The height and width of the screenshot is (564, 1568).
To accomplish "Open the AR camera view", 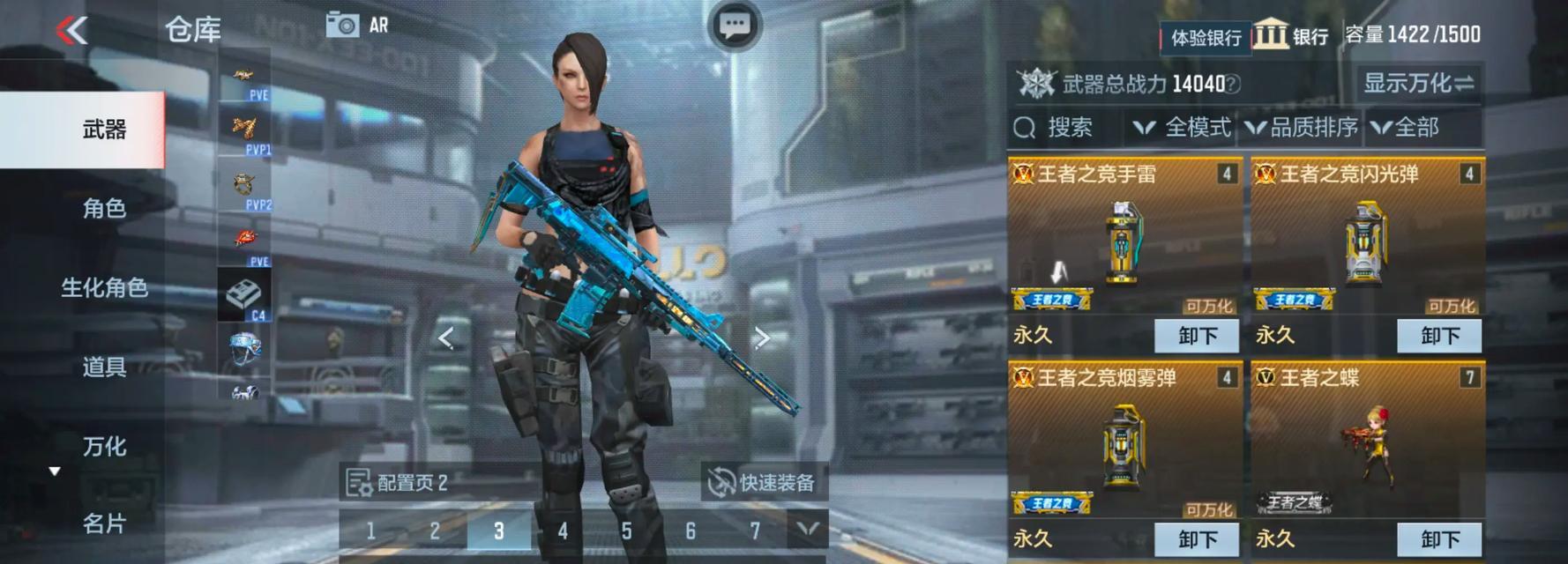I will click(356, 25).
